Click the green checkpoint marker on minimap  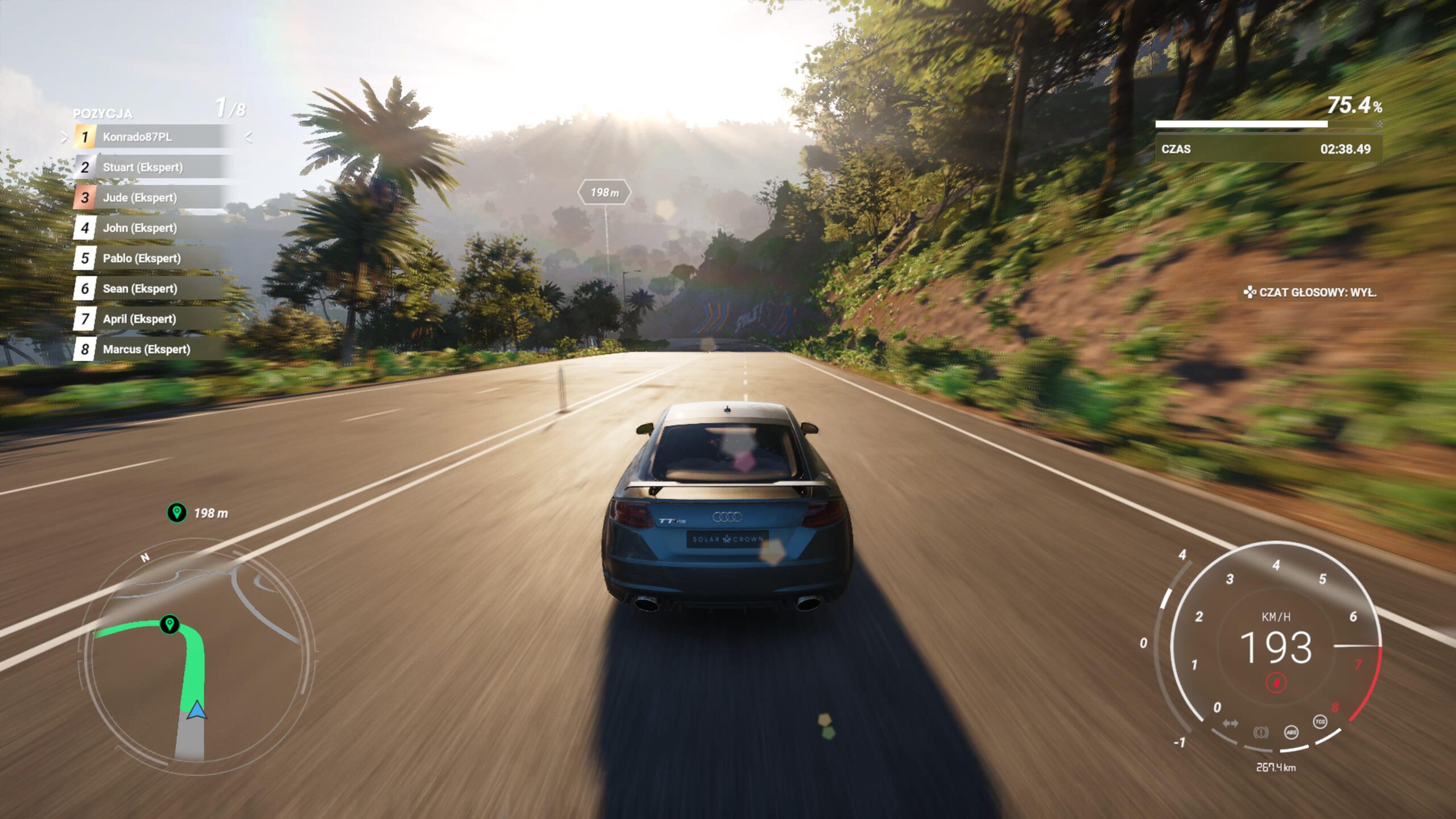click(169, 623)
